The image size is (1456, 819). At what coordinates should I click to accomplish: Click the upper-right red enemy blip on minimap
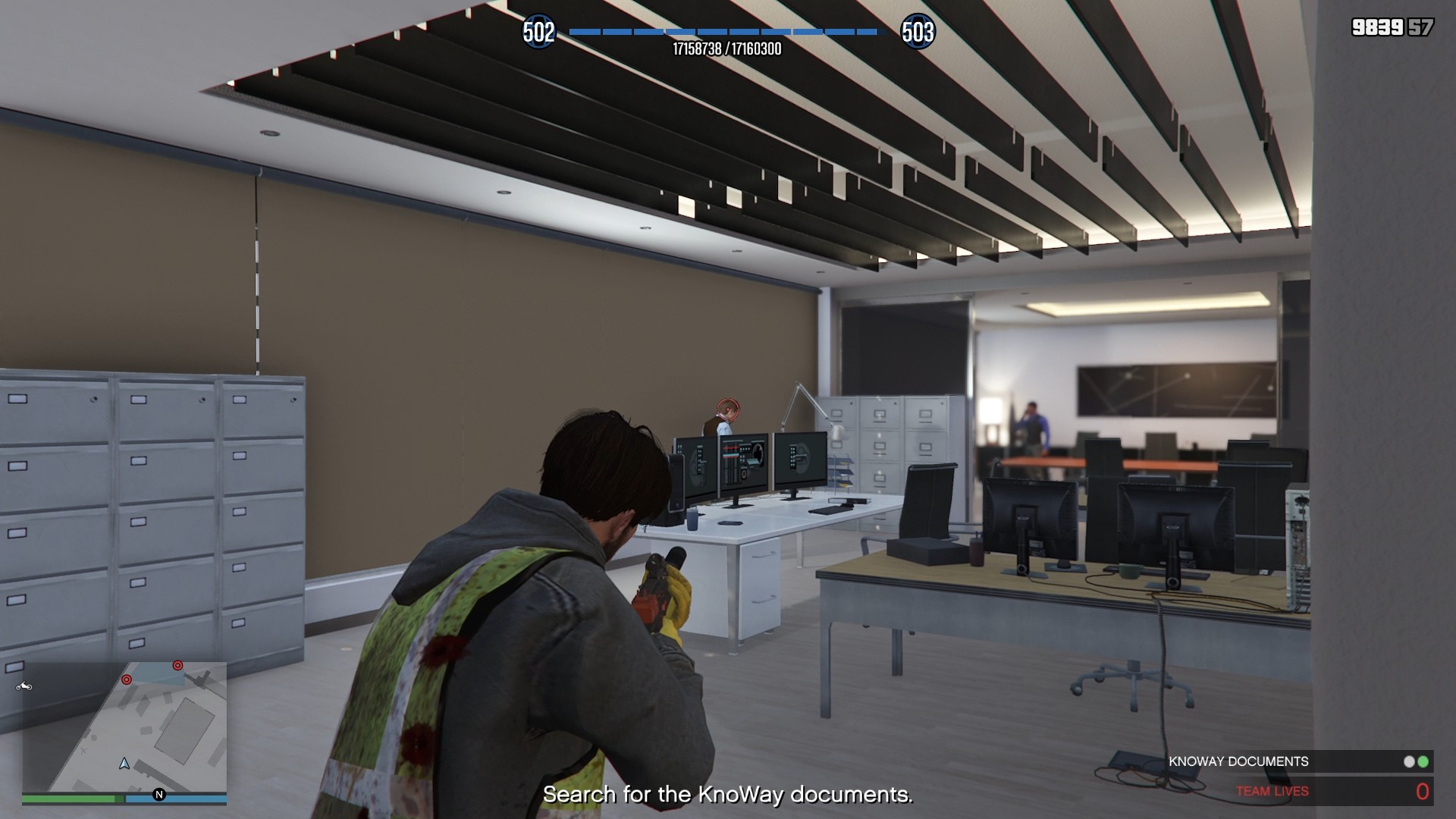177,666
